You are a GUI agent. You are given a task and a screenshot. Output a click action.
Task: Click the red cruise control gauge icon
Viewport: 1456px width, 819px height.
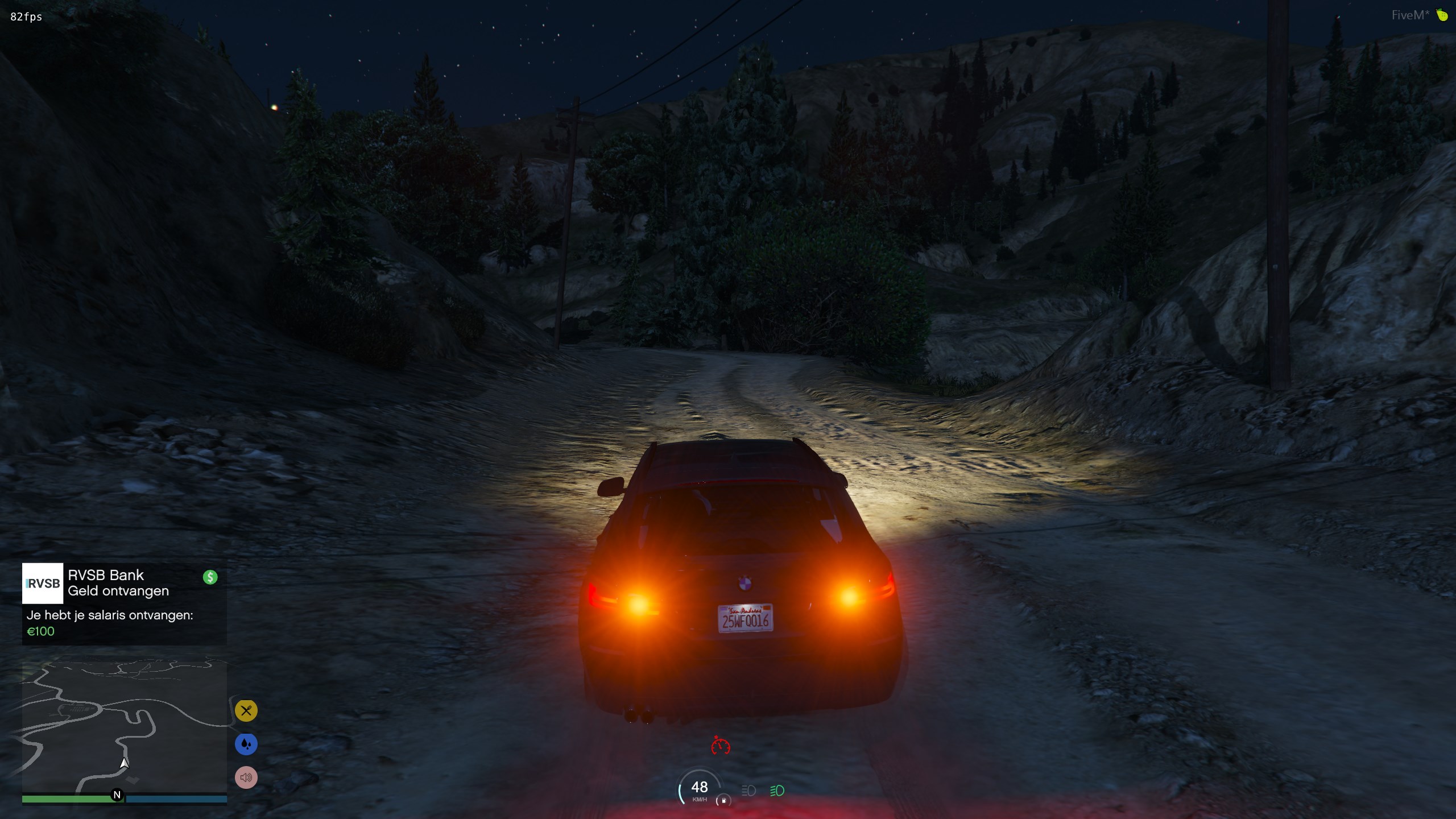point(720,745)
